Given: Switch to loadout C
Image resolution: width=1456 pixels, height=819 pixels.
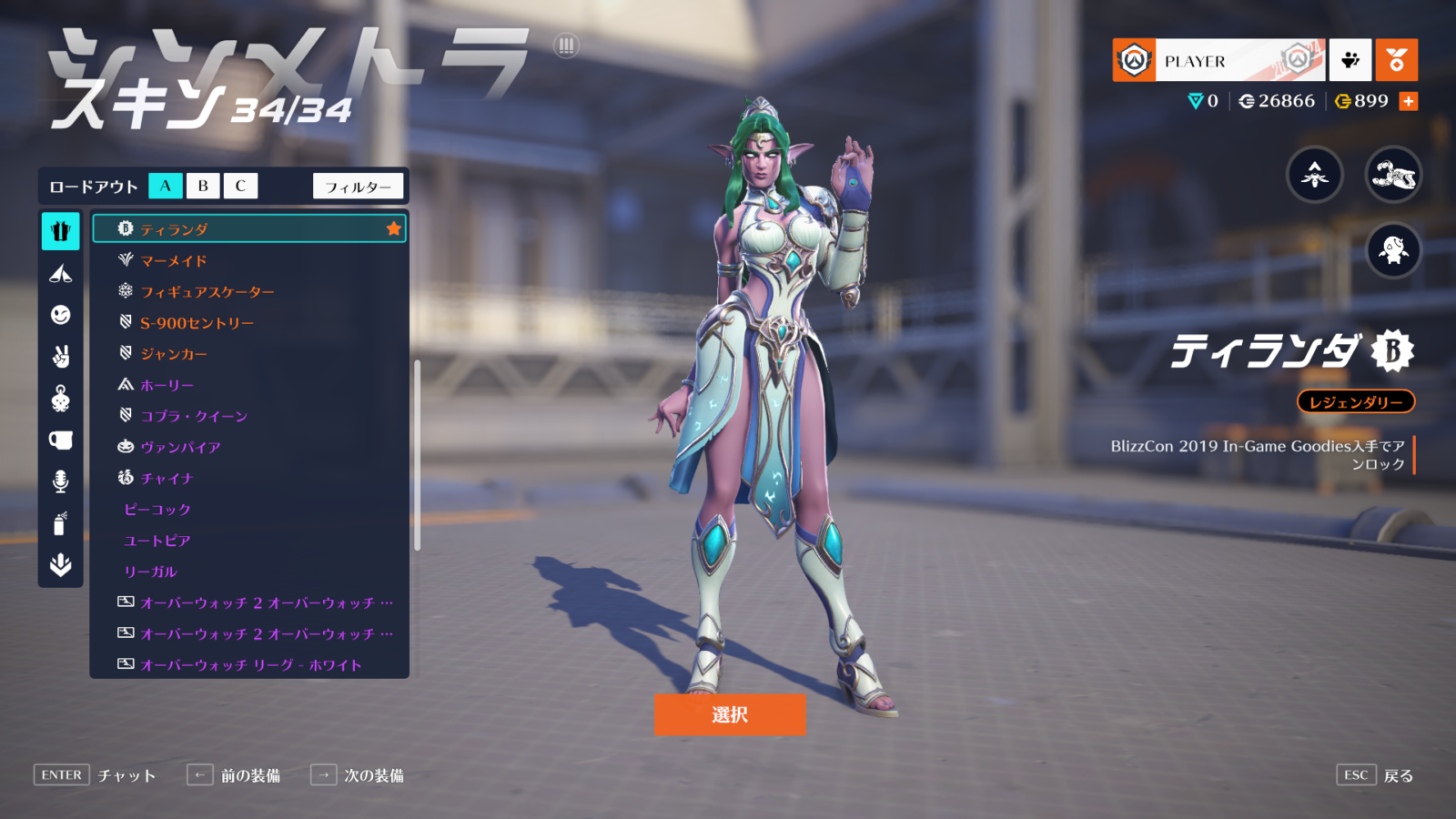Looking at the screenshot, I should [x=239, y=186].
